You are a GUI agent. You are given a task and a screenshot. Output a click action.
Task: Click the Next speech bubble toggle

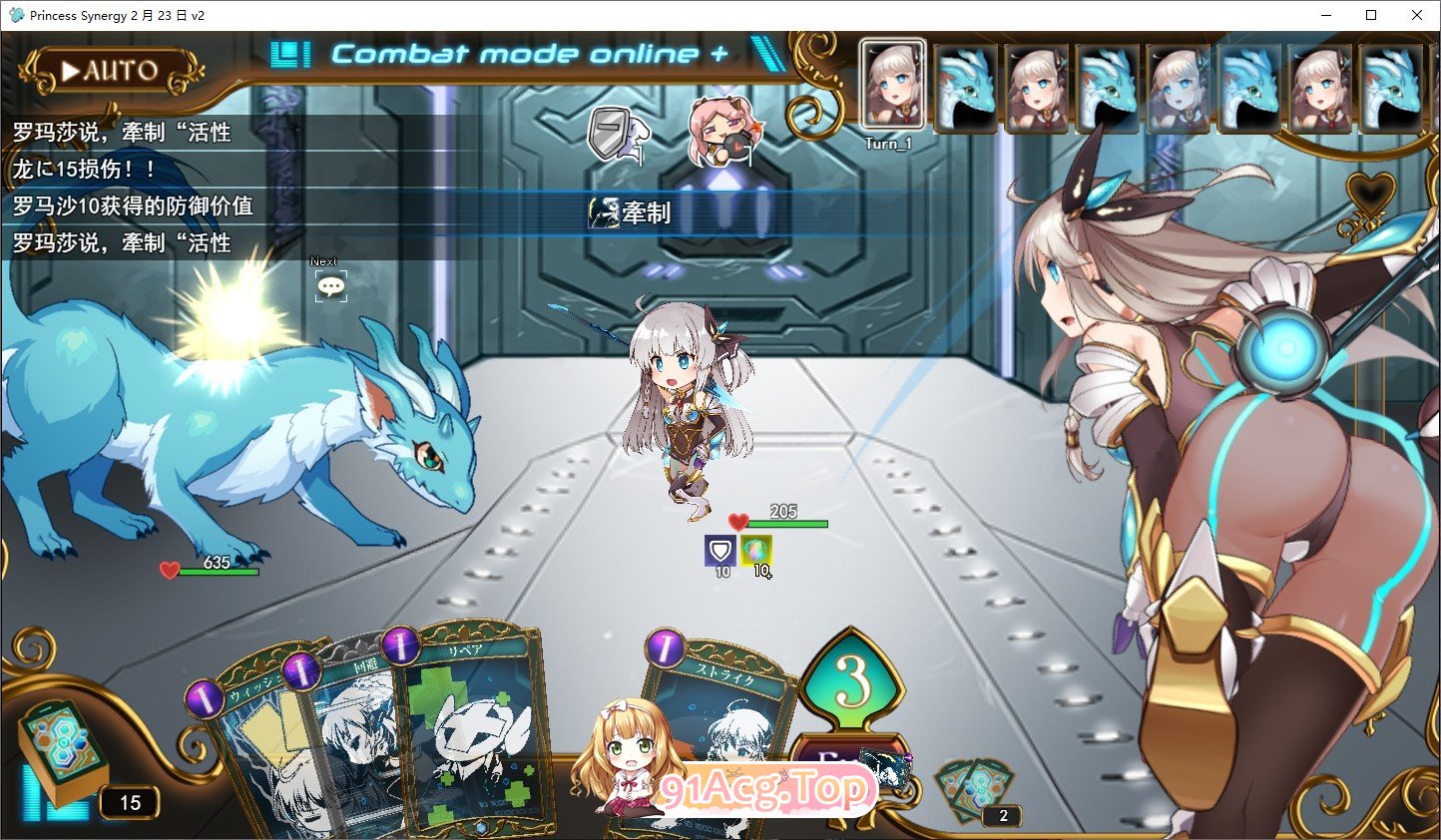tap(330, 284)
